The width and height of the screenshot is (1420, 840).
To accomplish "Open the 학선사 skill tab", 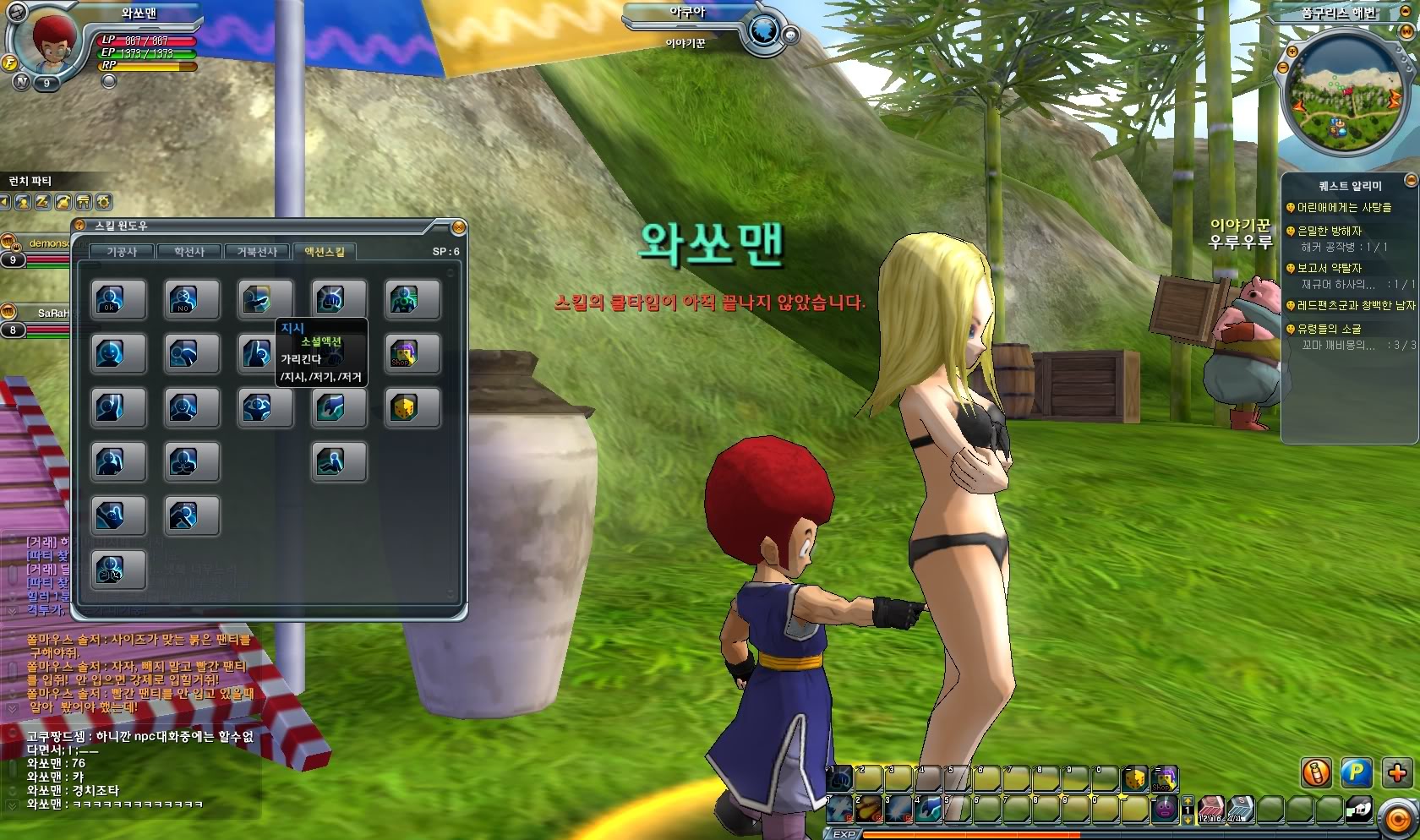I will point(189,252).
